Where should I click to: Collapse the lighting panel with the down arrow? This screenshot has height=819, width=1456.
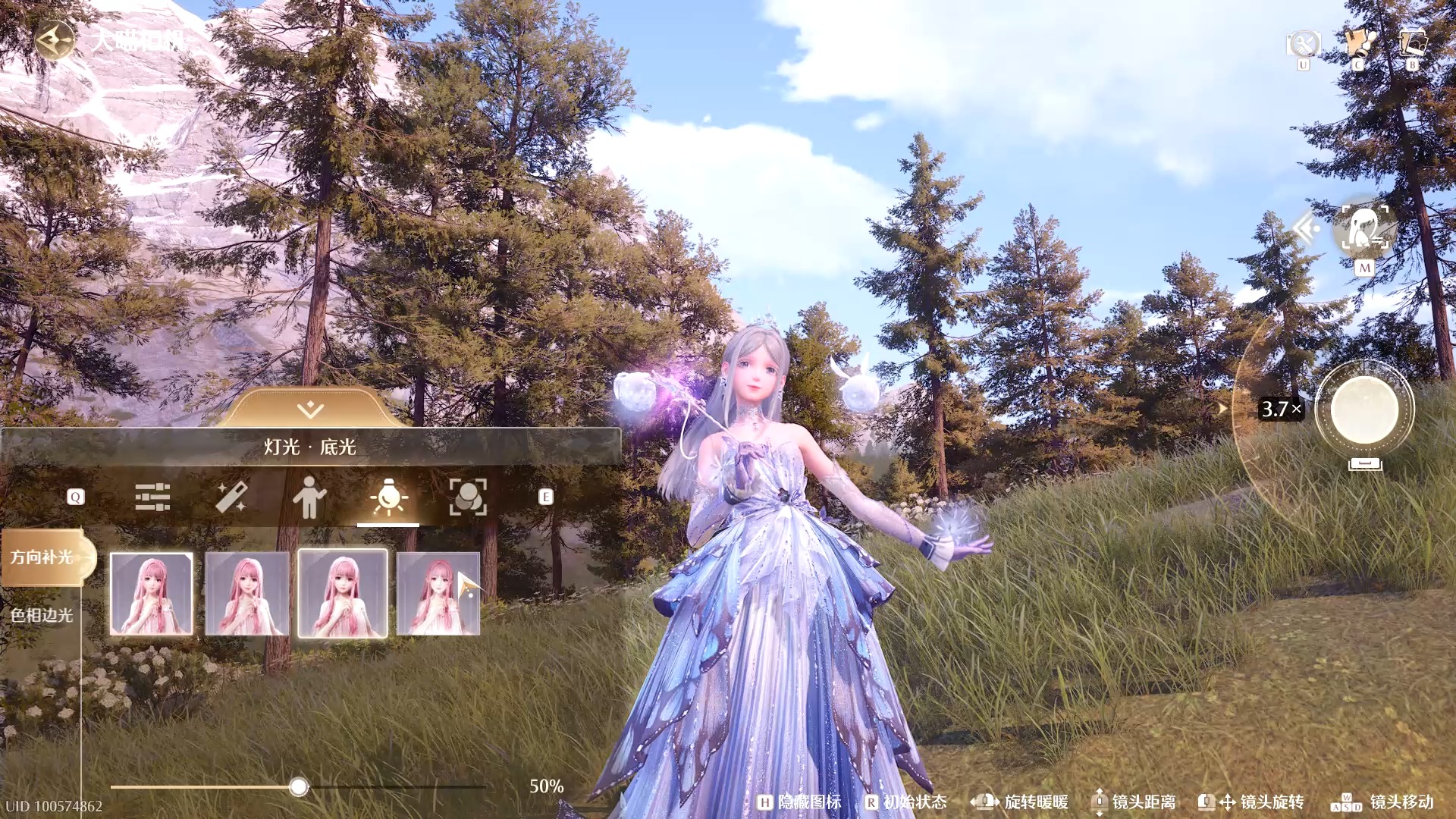(310, 410)
